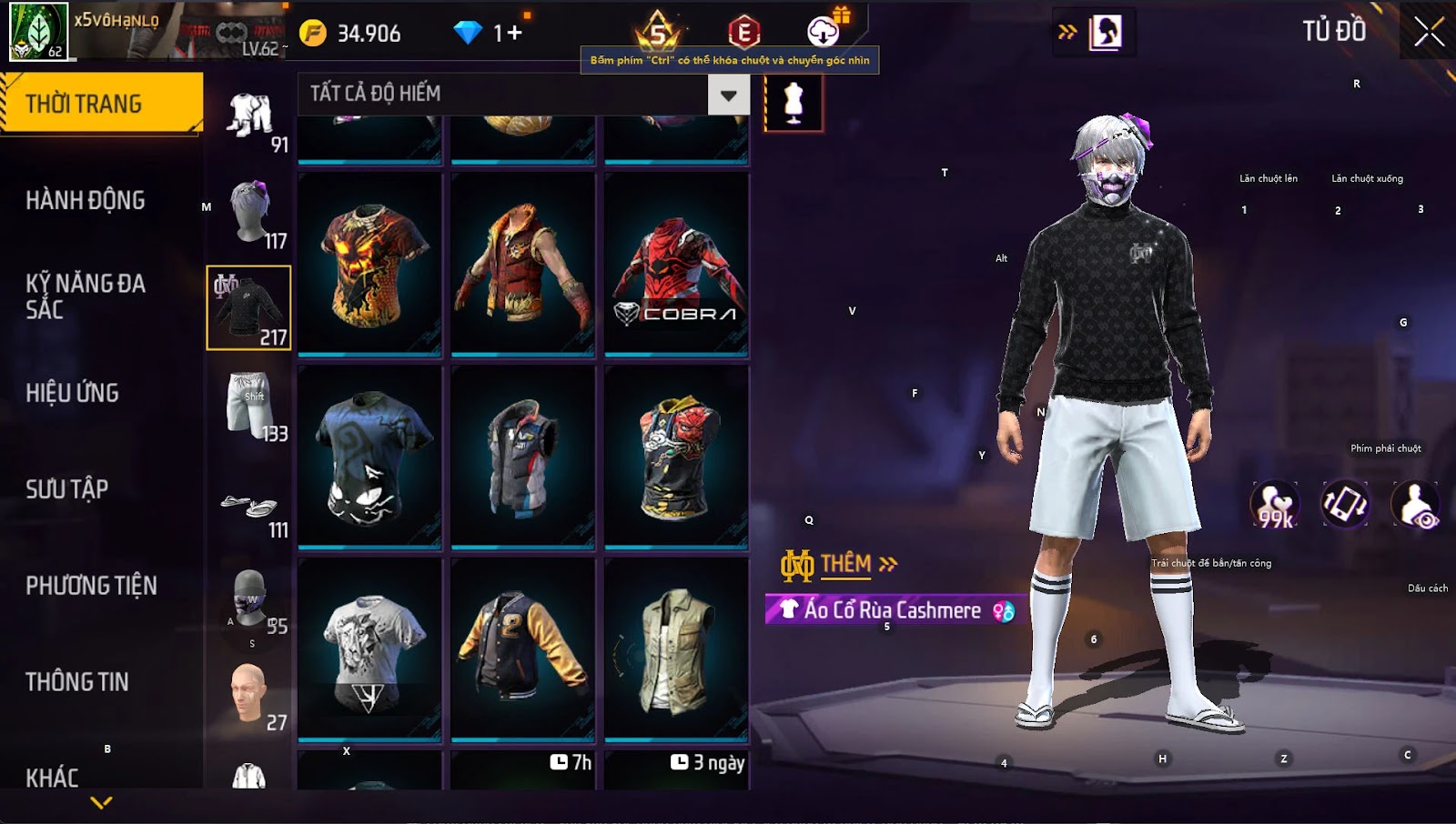Select the sandals category with 111 items
The image size is (1456, 824).
point(249,507)
